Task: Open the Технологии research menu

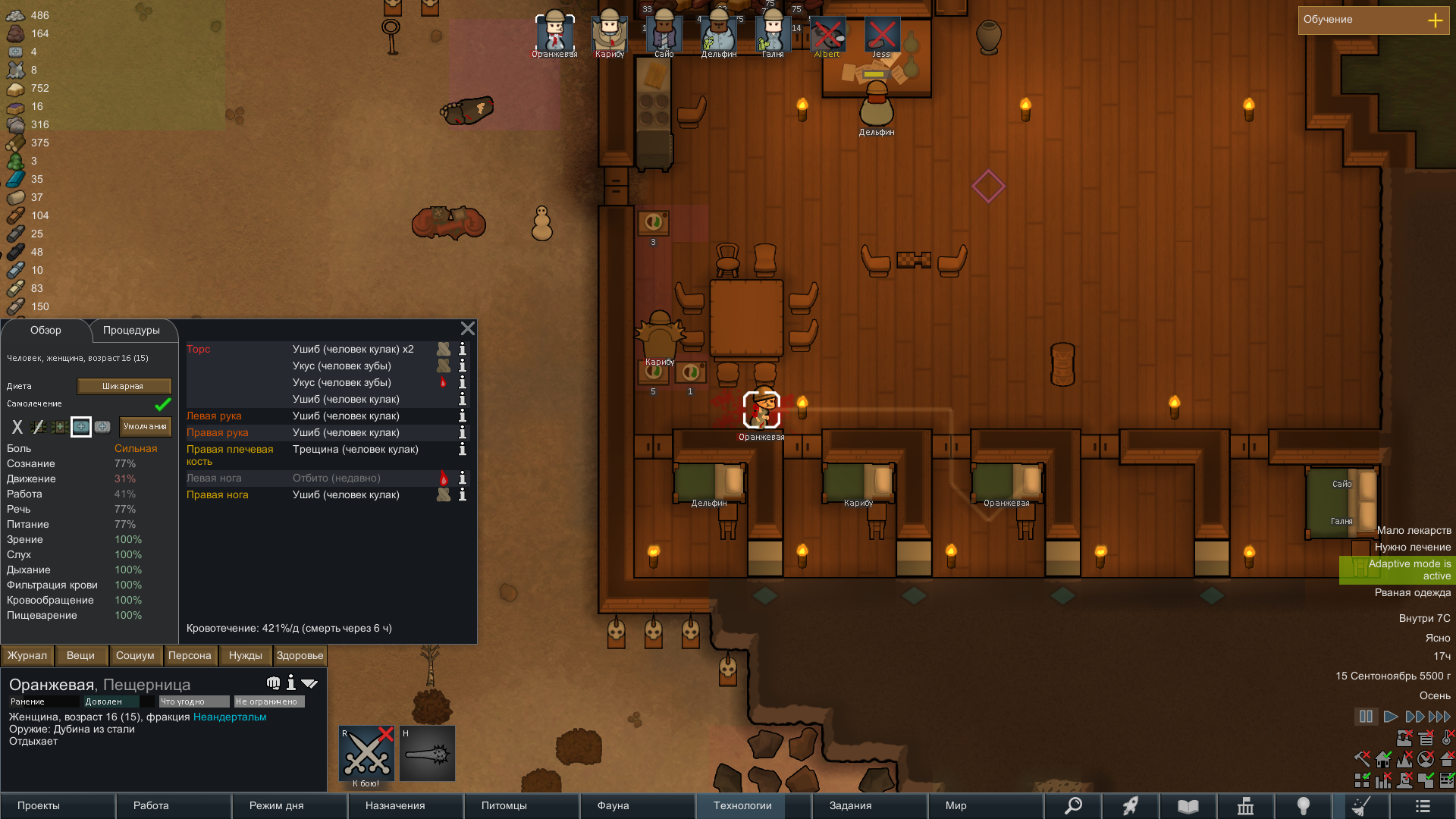Action: pos(742,806)
